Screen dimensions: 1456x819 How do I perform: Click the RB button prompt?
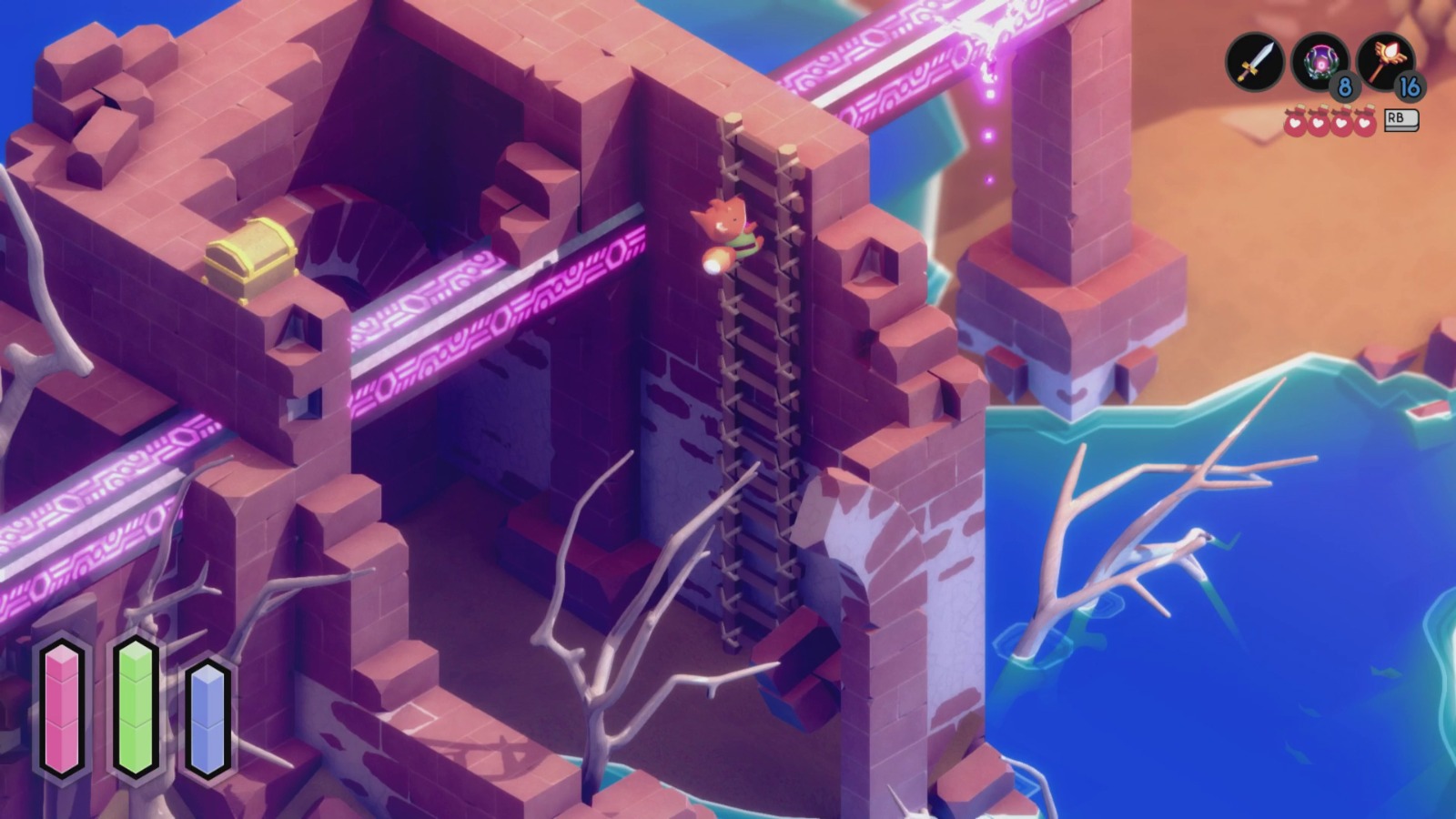tap(1400, 119)
